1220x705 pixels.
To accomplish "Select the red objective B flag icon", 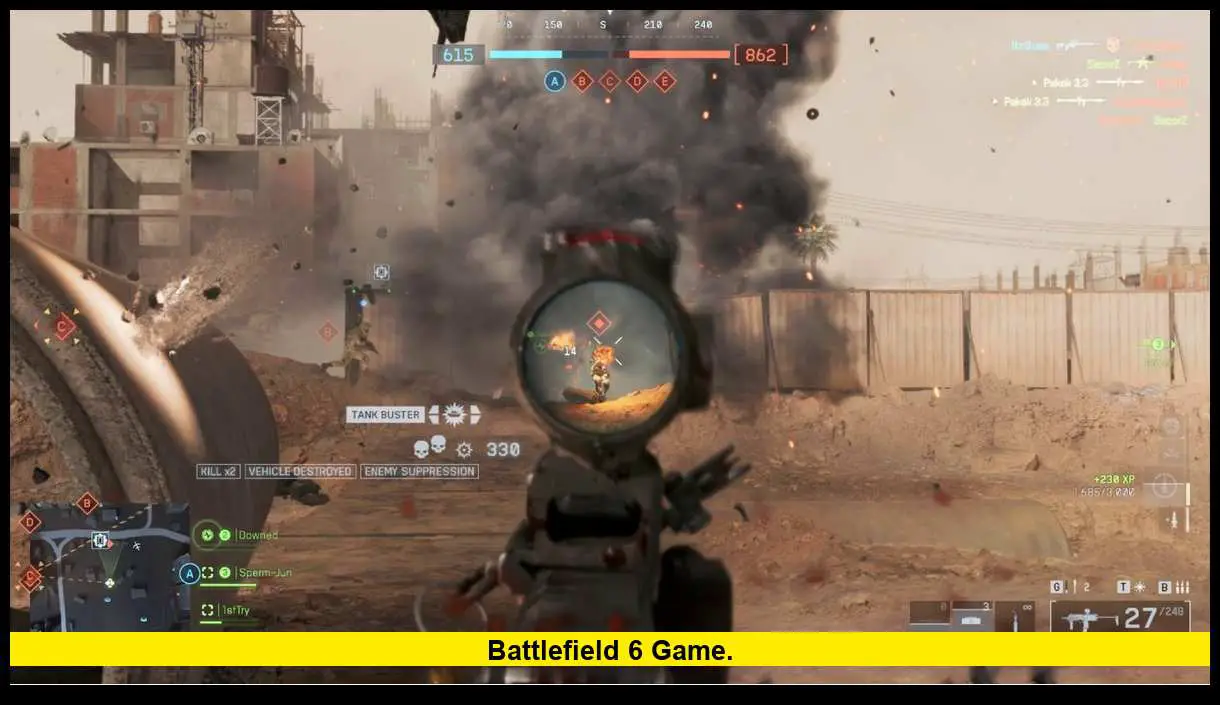I will [x=582, y=81].
